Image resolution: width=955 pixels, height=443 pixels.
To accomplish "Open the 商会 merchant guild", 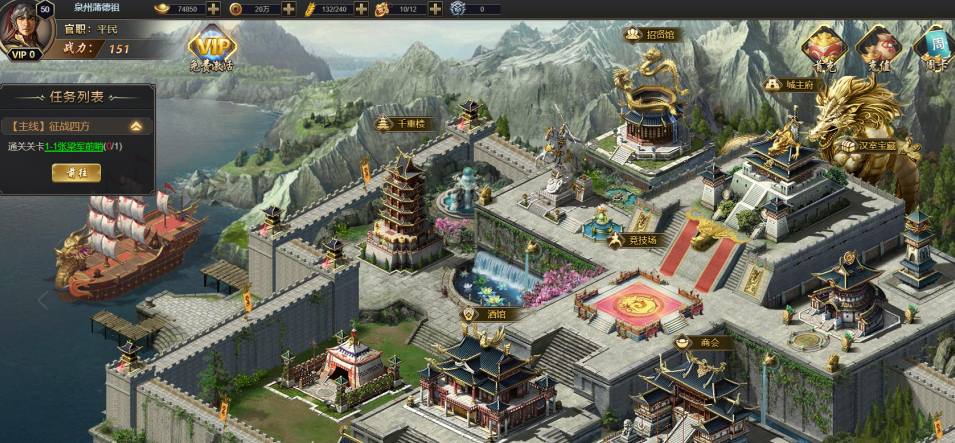I will [703, 343].
